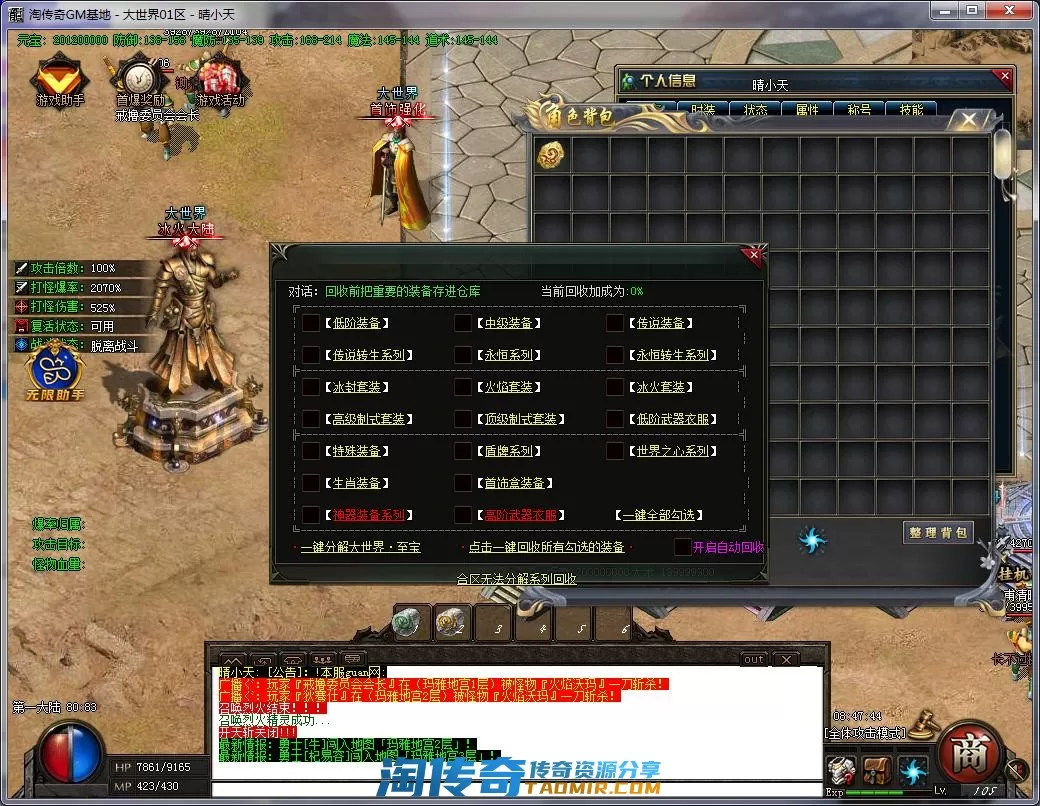Screen dimensions: 1040x806
Task: Click the 整理背包 sort button
Action: pos(937,532)
